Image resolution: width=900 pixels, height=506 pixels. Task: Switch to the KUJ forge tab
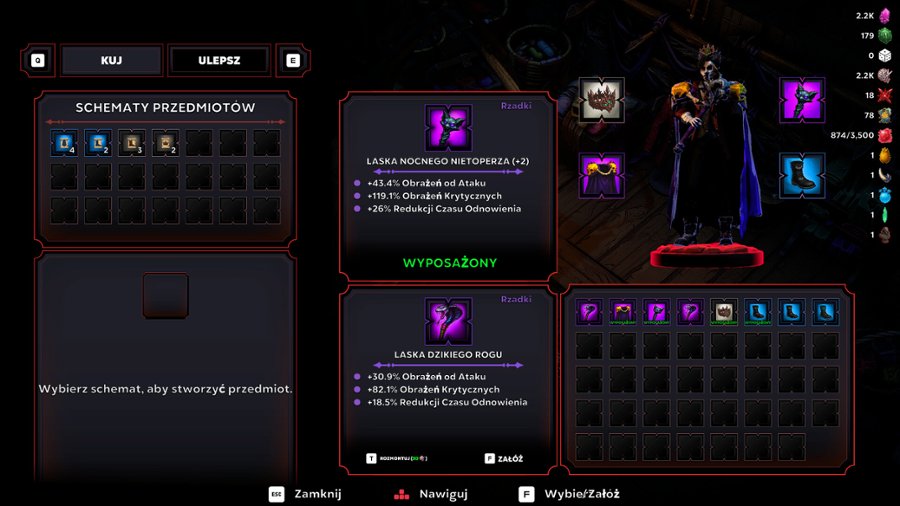pyautogui.click(x=111, y=60)
